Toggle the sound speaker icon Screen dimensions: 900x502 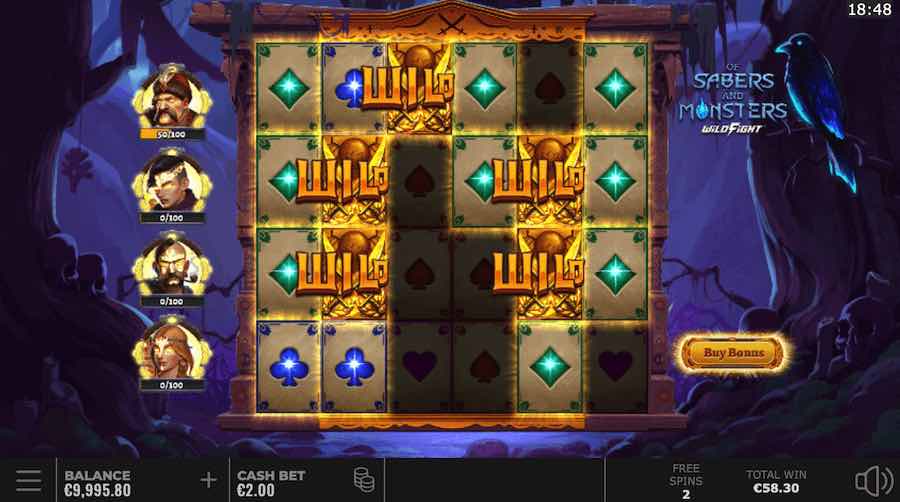coord(874,481)
